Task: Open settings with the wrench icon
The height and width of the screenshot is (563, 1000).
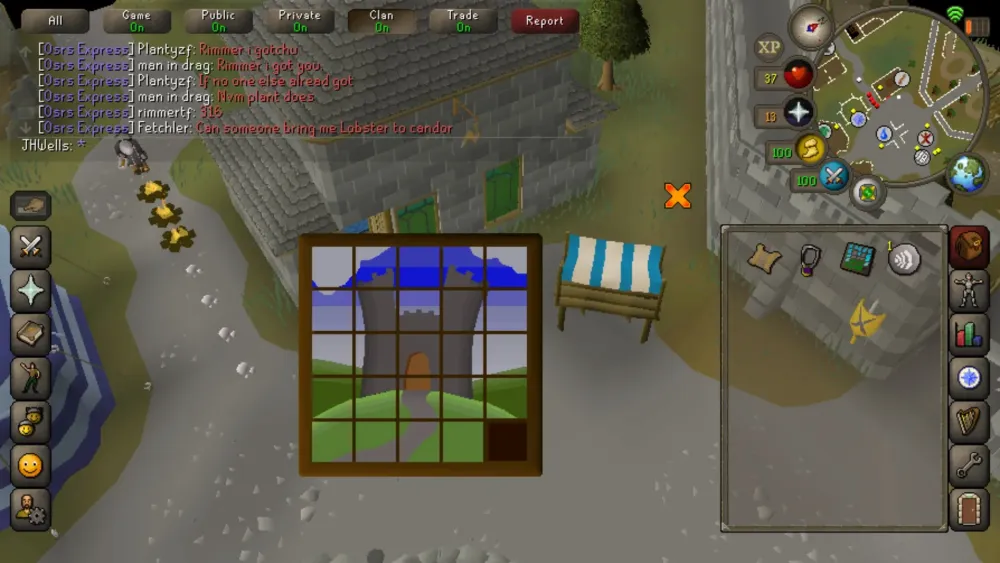Action: (968, 464)
